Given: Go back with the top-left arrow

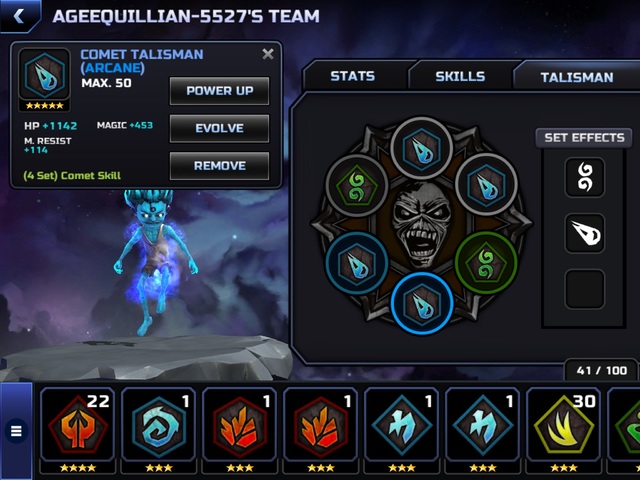Looking at the screenshot, I should [18, 15].
